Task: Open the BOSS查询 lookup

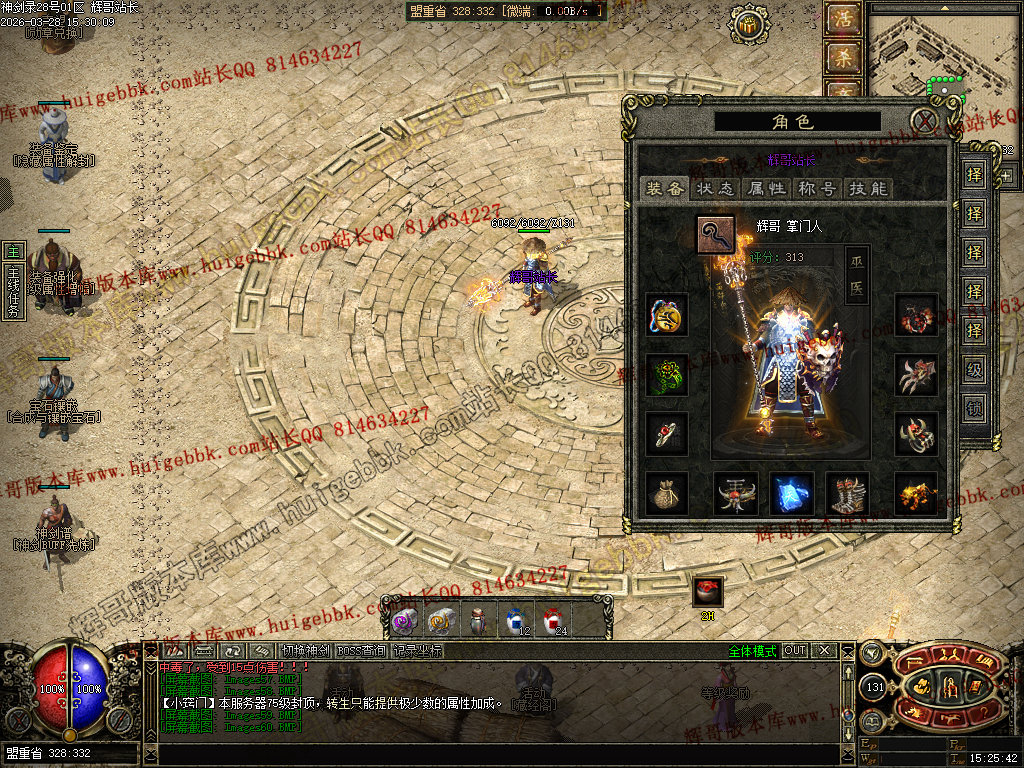Action: [361, 650]
